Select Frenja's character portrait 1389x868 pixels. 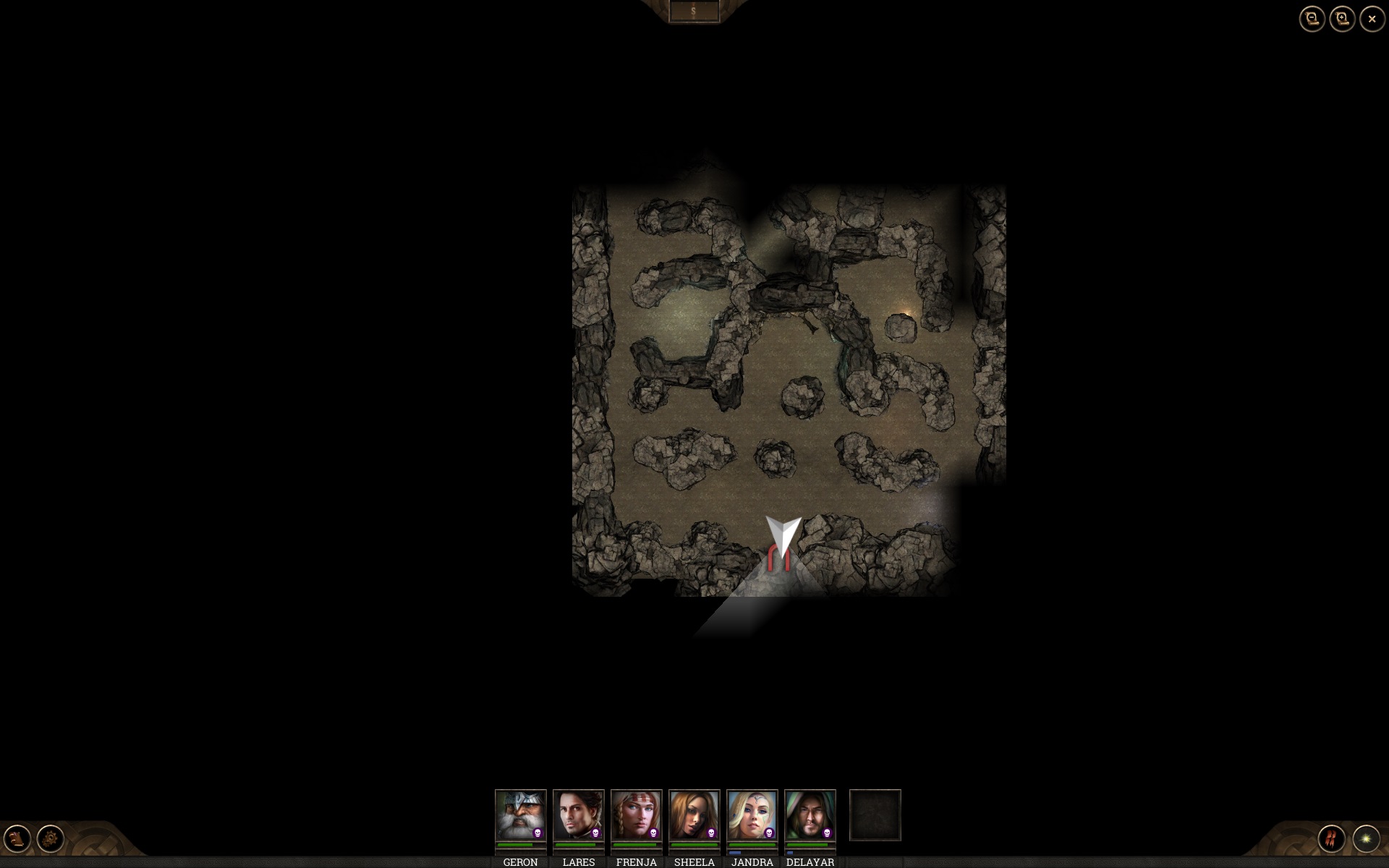637,815
